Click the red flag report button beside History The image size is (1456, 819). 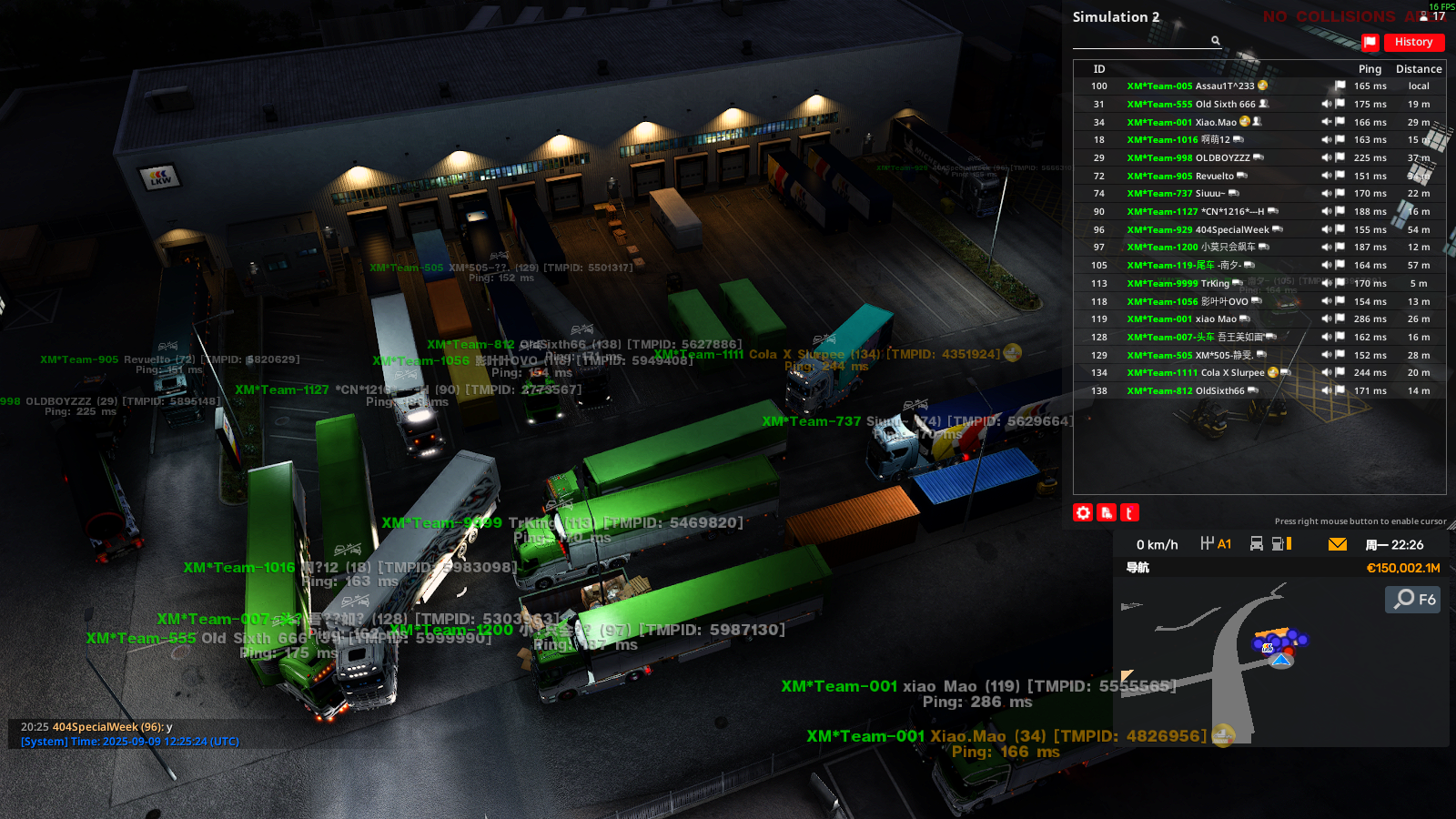pyautogui.click(x=1370, y=42)
